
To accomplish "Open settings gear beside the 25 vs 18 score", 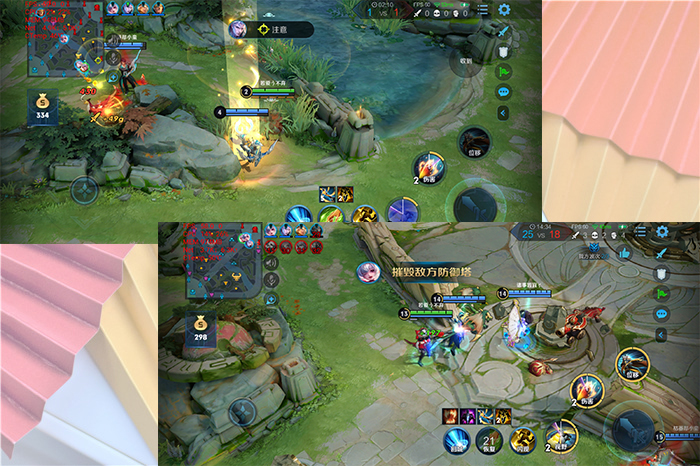I will coord(661,232).
